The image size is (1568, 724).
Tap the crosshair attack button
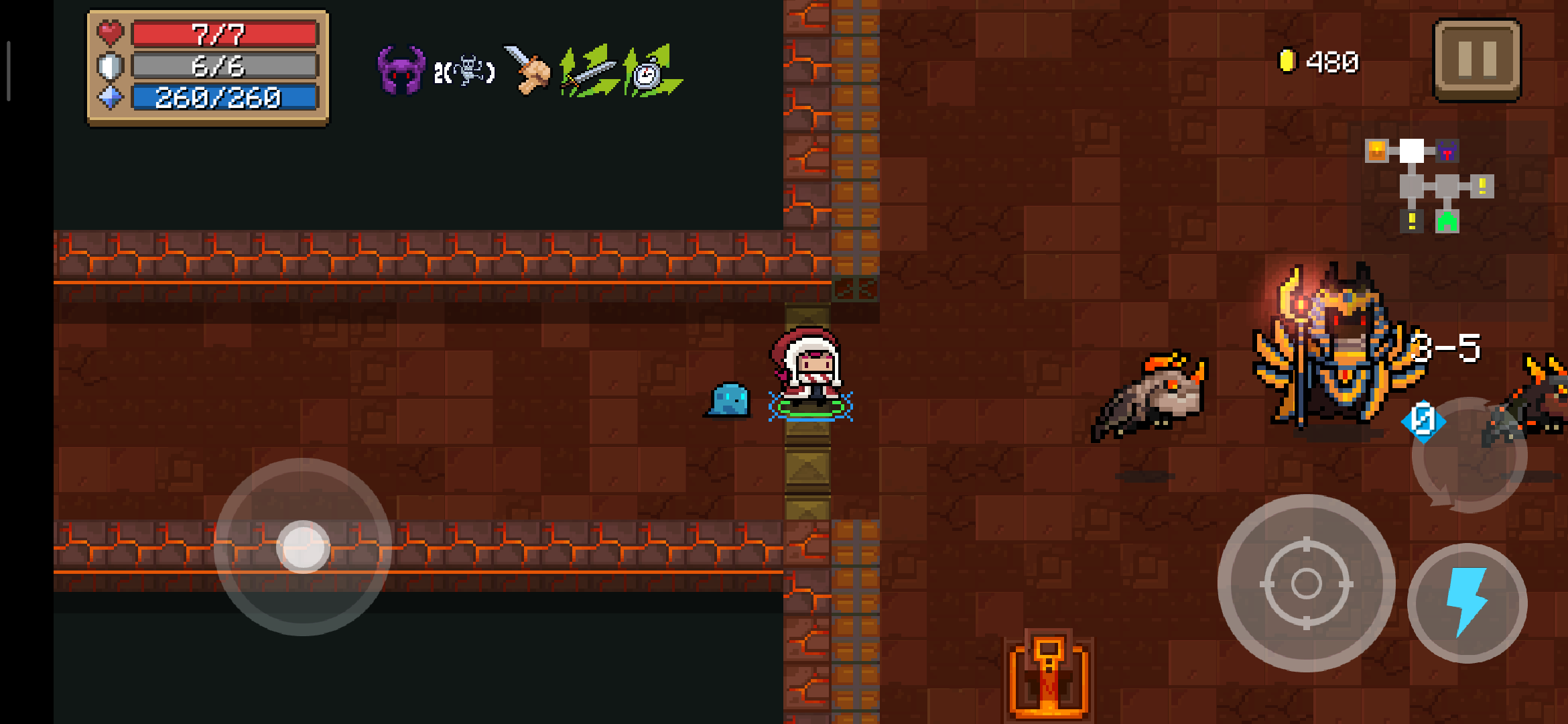(1306, 583)
